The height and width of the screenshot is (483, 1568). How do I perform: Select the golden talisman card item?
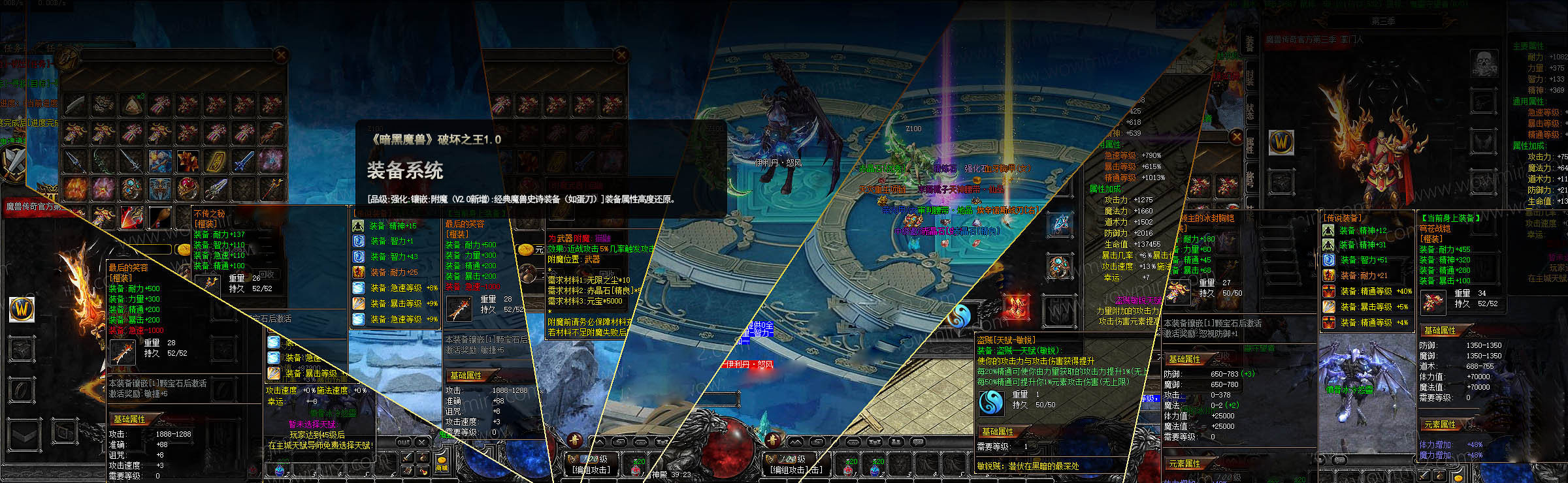click(216, 161)
